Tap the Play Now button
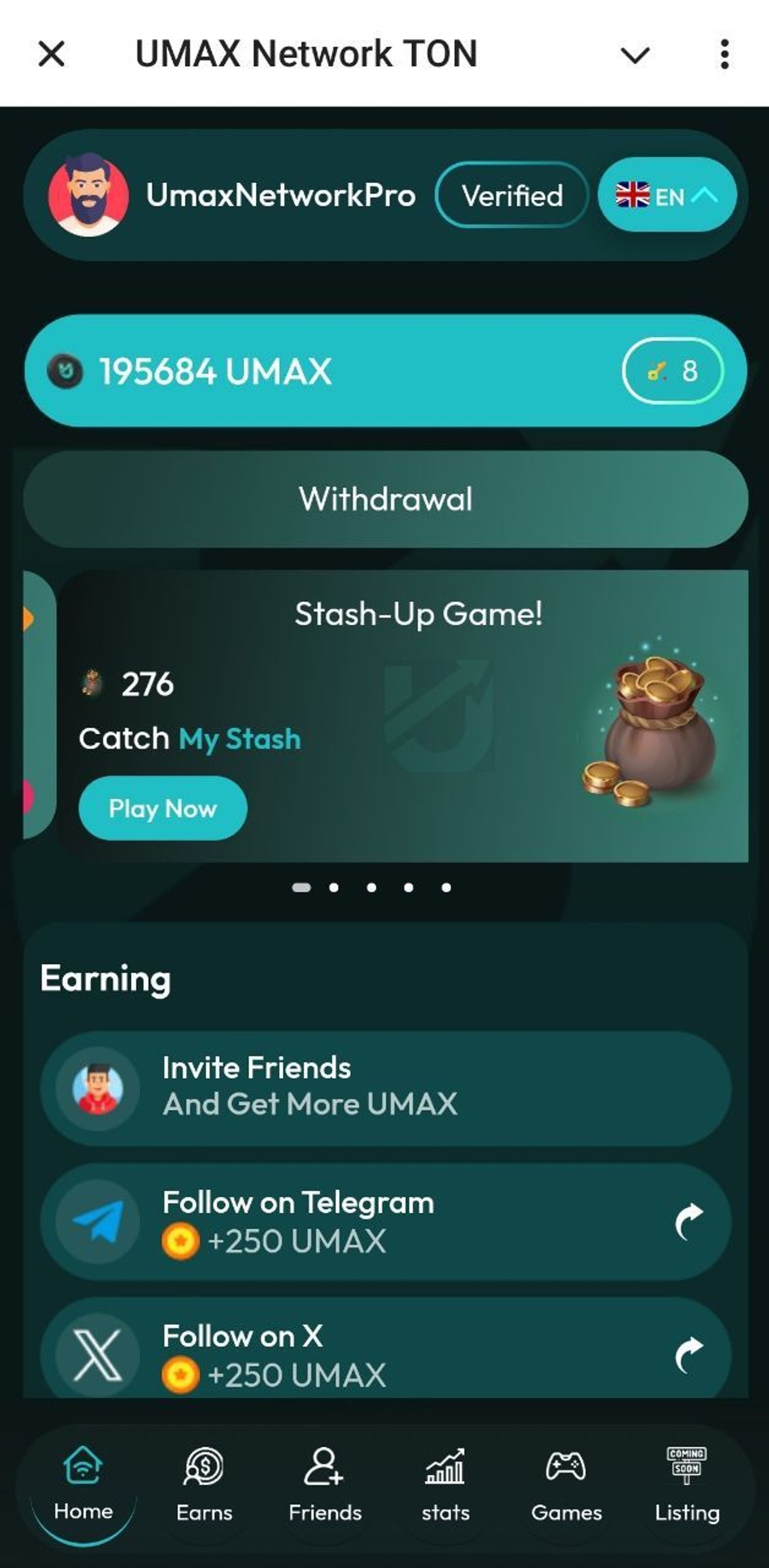Viewport: 769px width, 1568px height. pos(162,809)
